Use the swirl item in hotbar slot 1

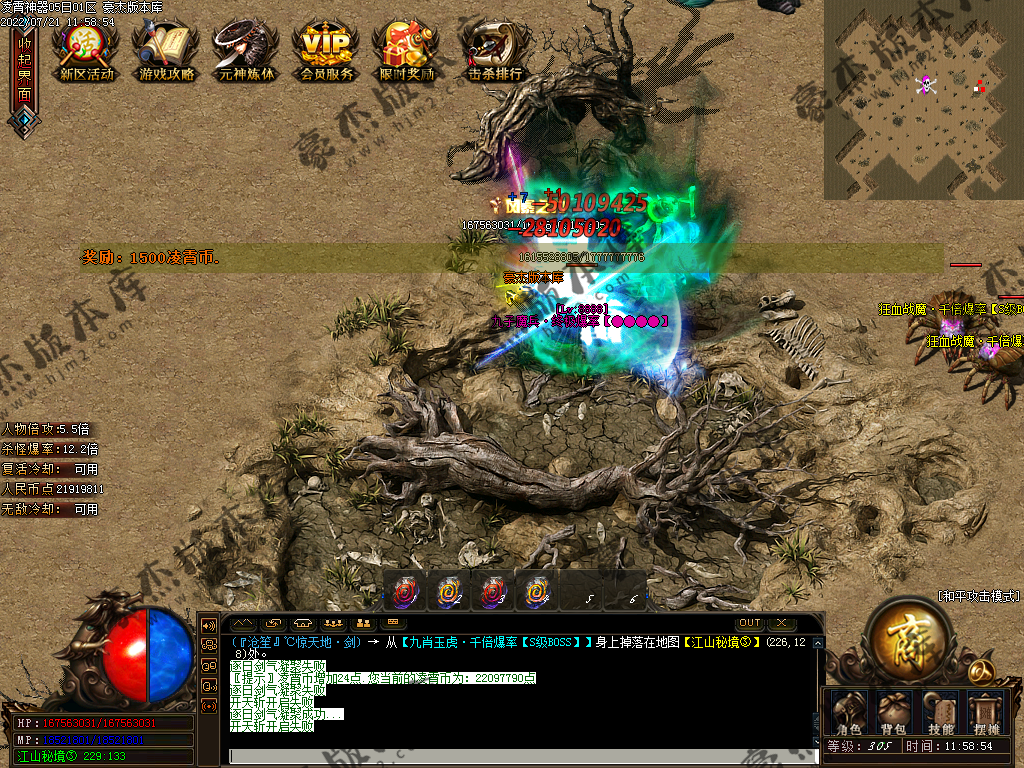[405, 591]
